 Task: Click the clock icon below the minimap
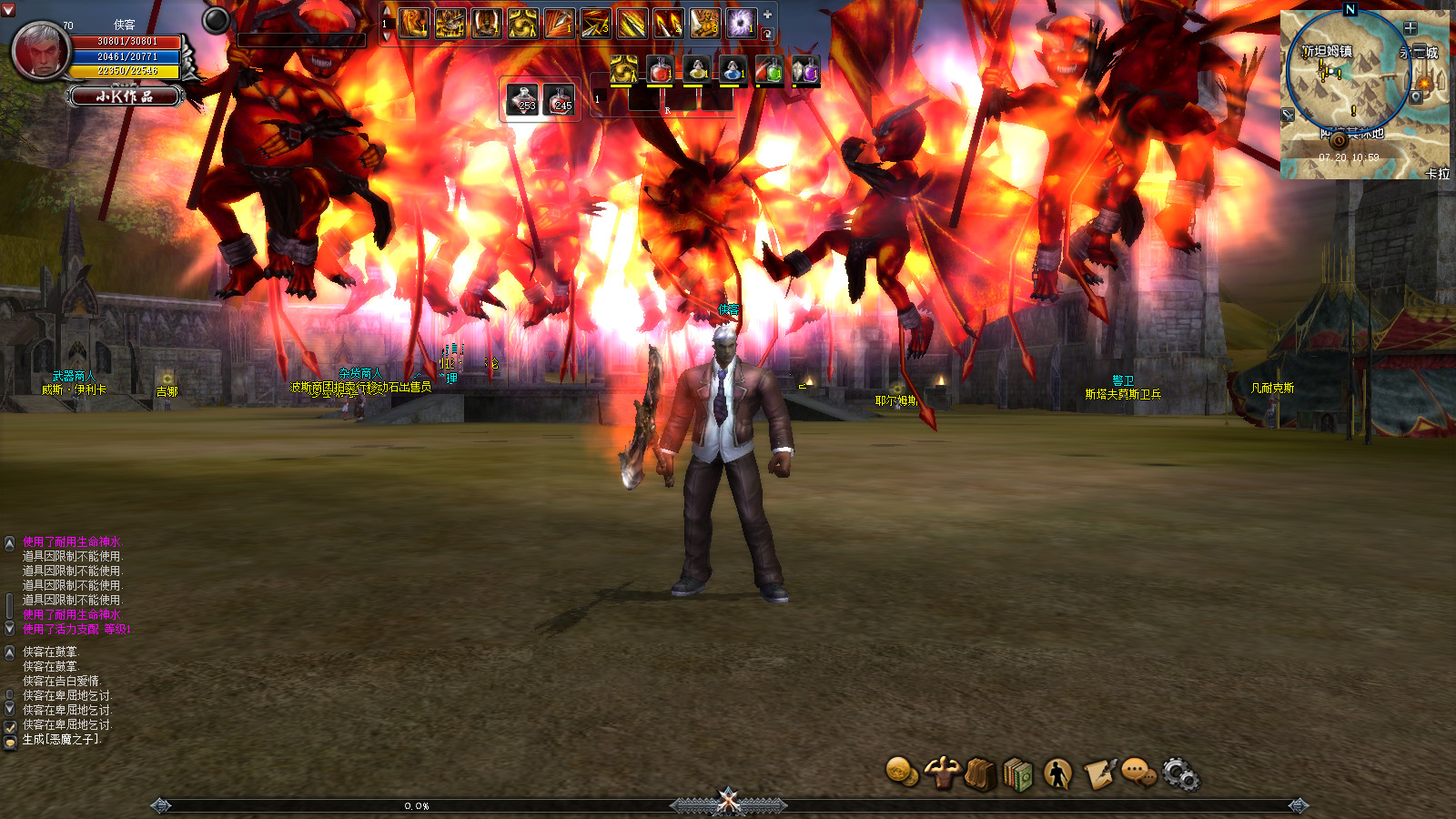1339,141
